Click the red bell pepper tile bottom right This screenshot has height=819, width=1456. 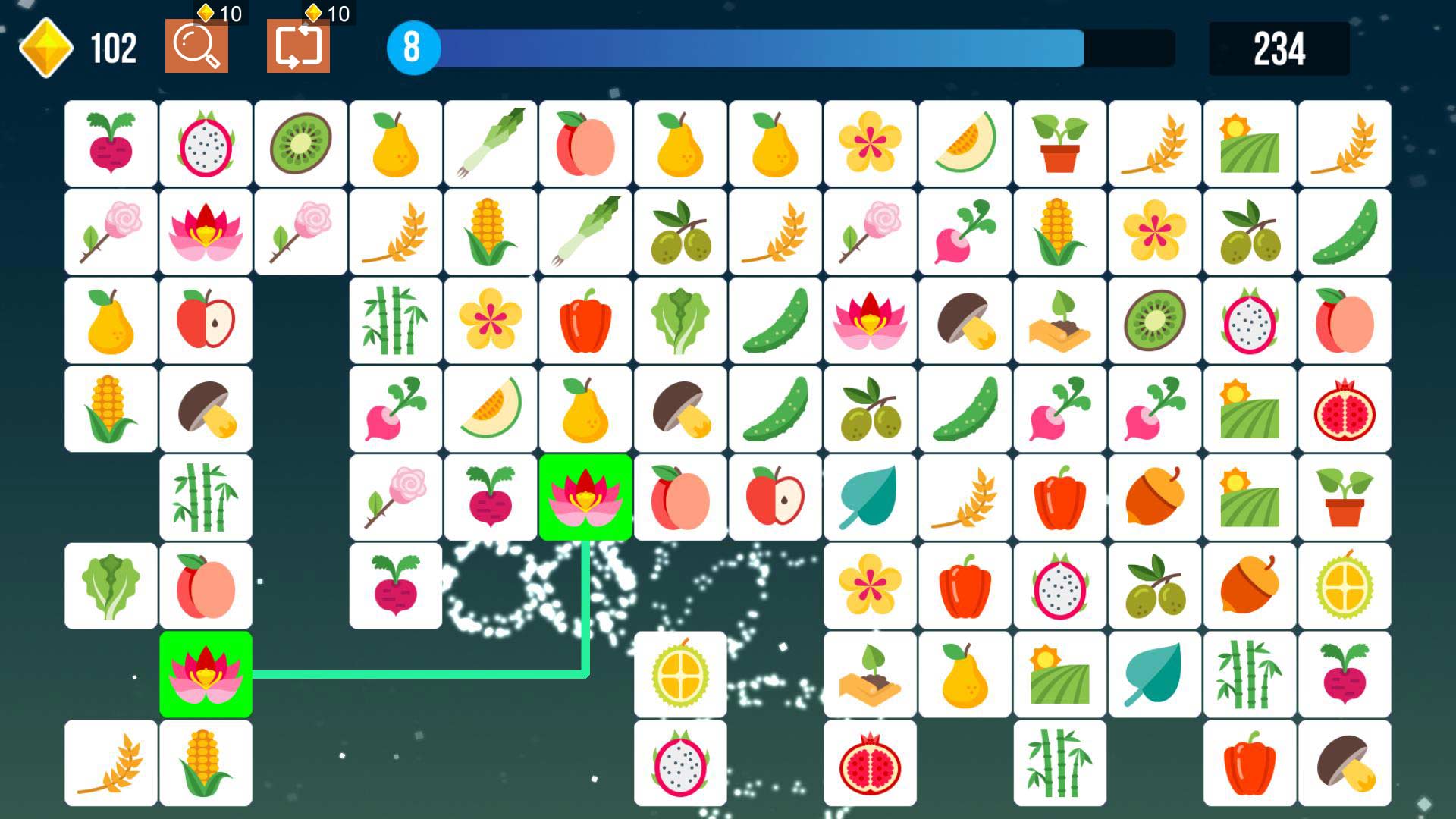pyautogui.click(x=1249, y=763)
